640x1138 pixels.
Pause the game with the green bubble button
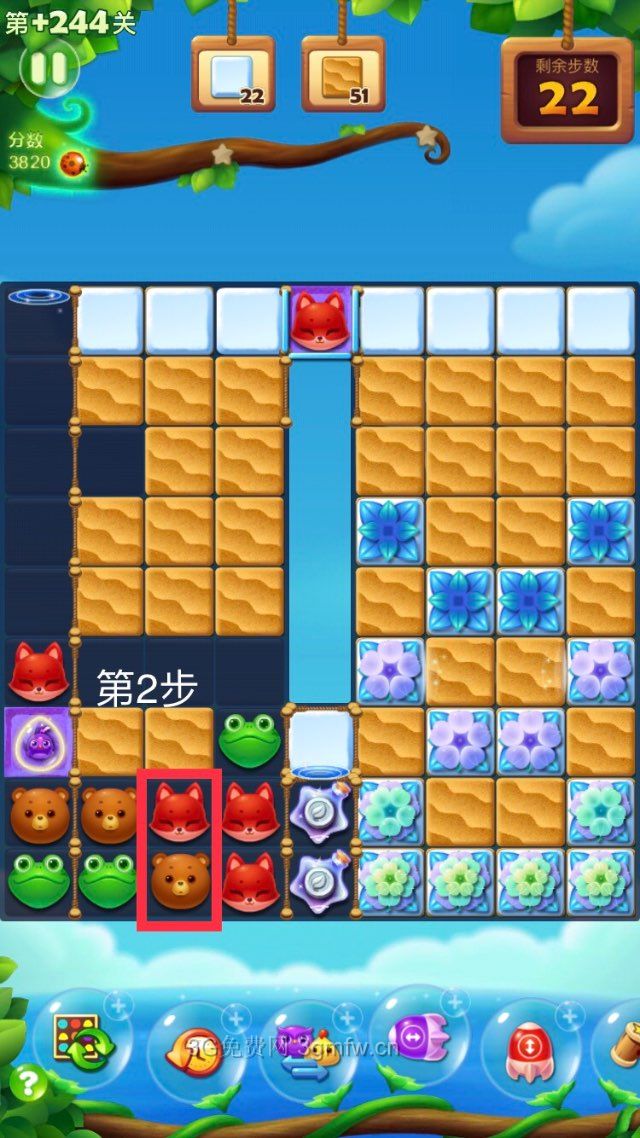coord(47,68)
